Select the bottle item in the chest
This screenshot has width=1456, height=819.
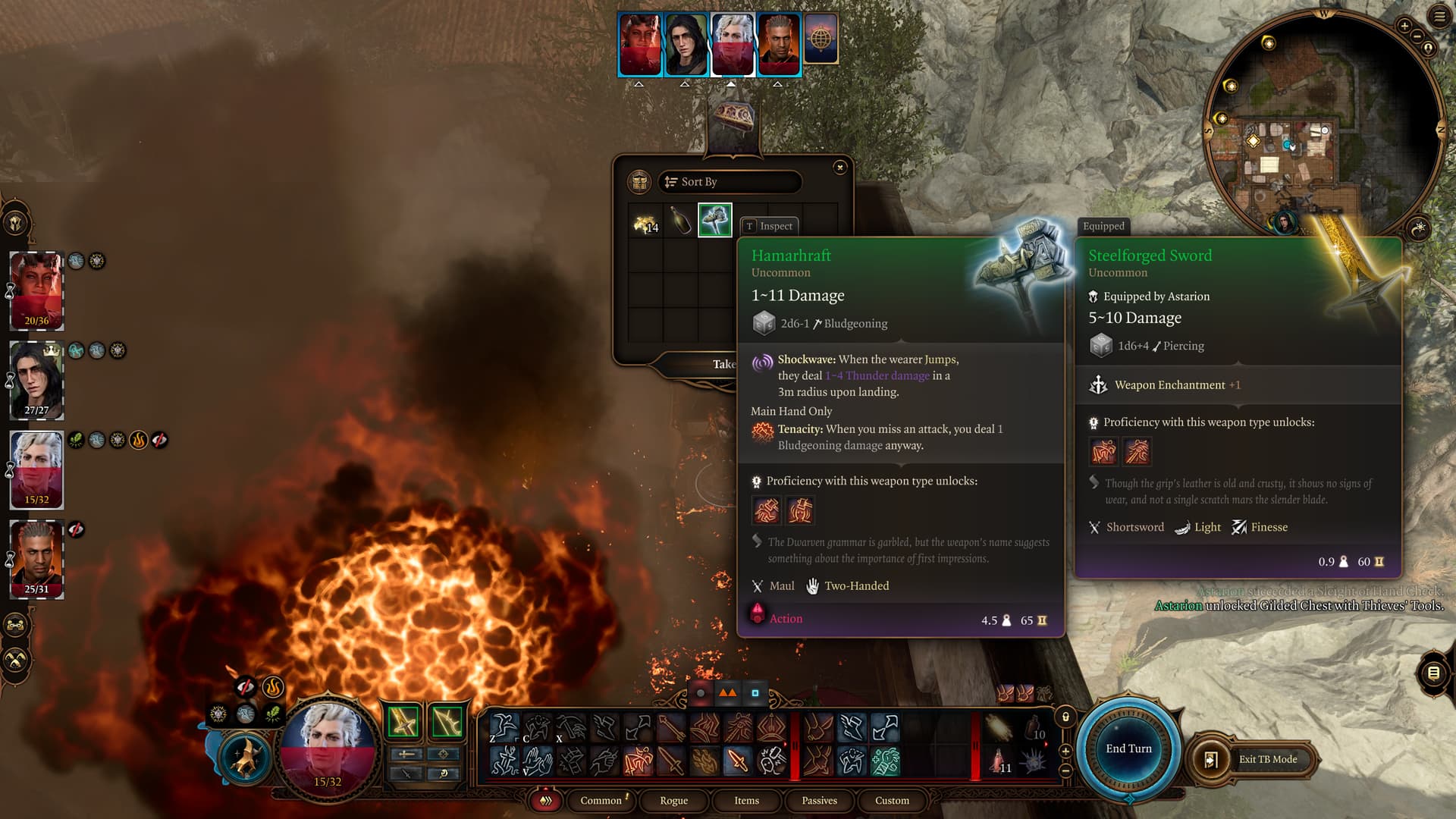(x=680, y=222)
